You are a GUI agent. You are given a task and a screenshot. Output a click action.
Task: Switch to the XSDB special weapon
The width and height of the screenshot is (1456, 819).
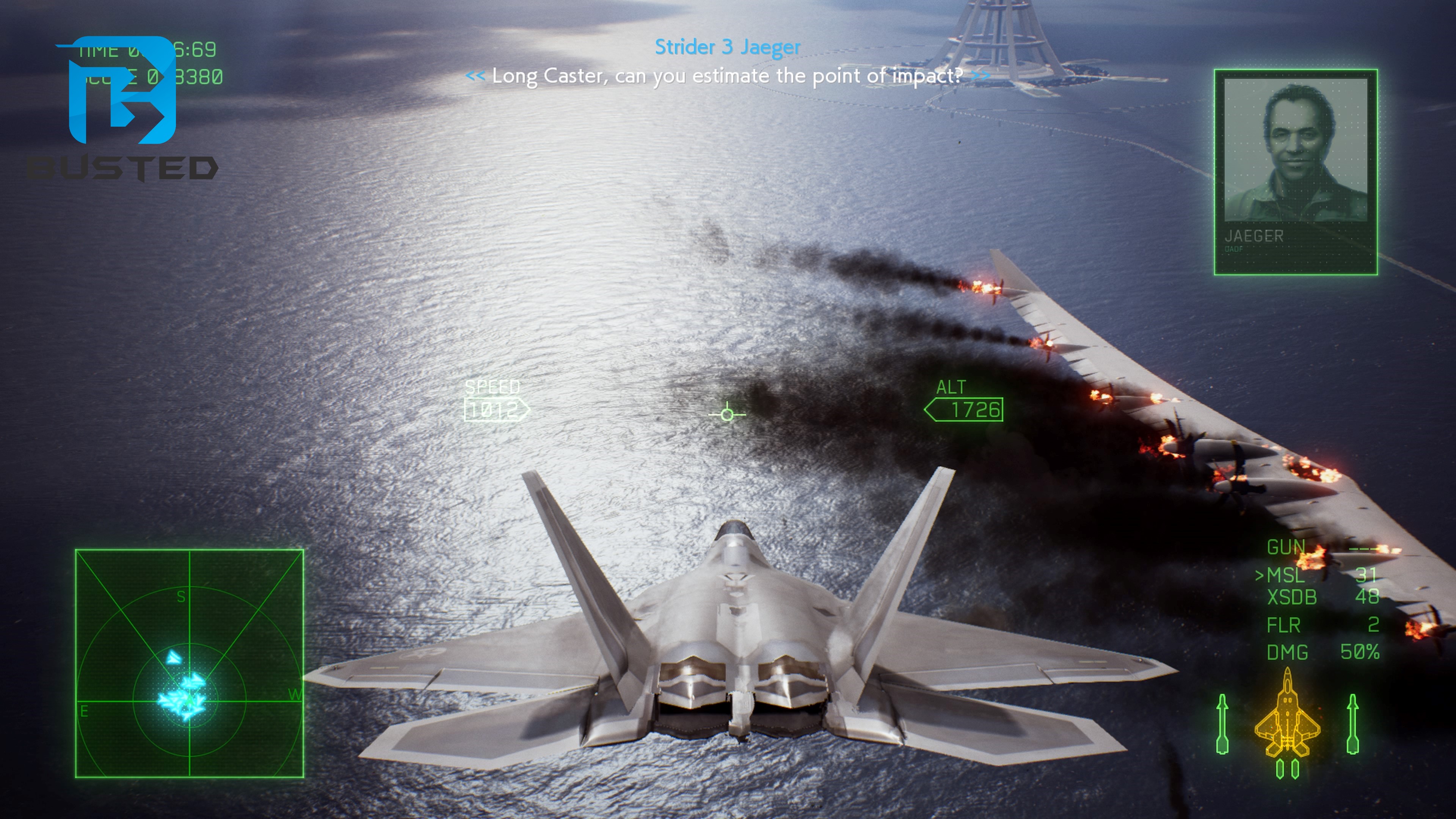1292,598
